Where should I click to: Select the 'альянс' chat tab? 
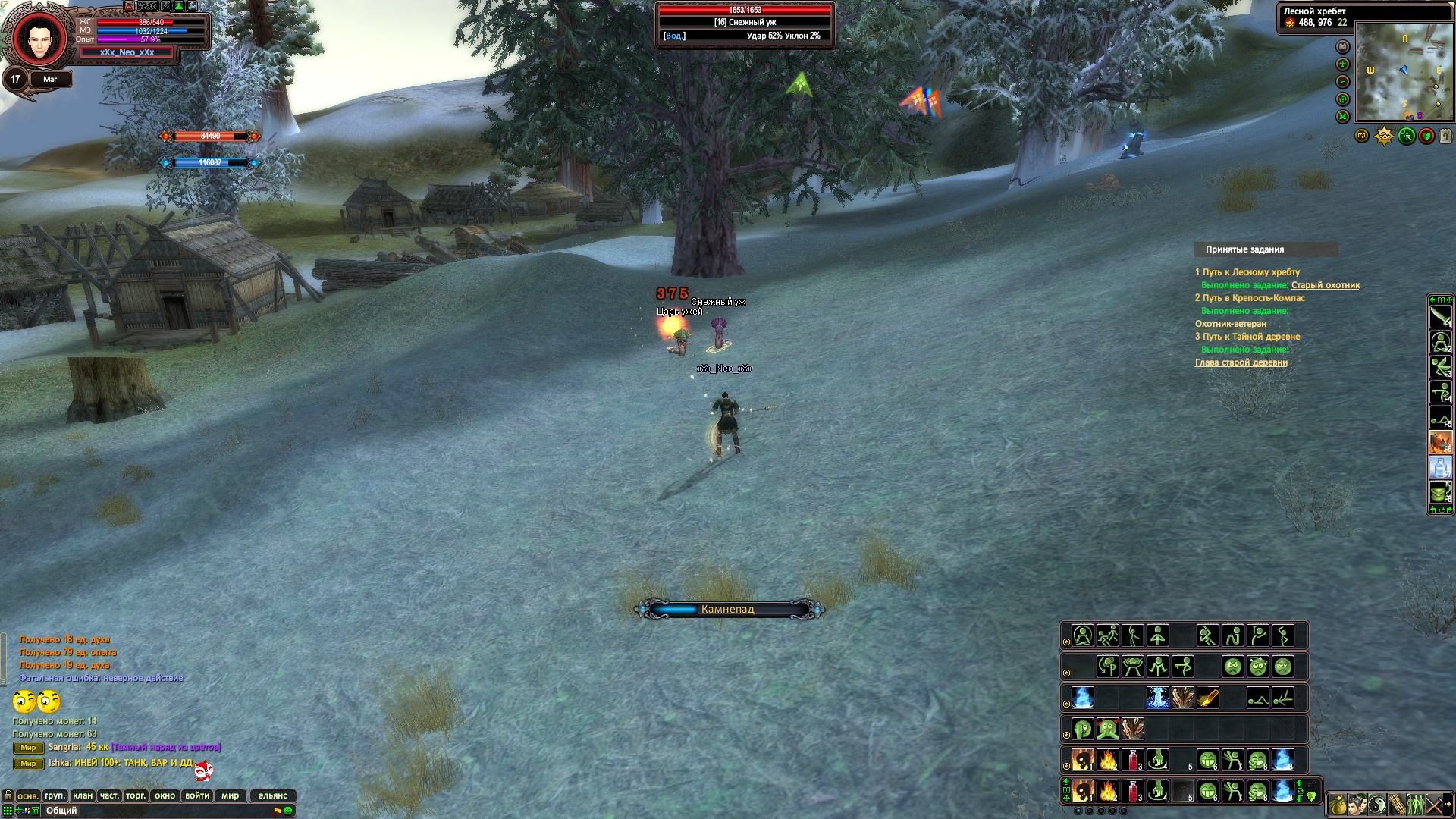pyautogui.click(x=272, y=795)
